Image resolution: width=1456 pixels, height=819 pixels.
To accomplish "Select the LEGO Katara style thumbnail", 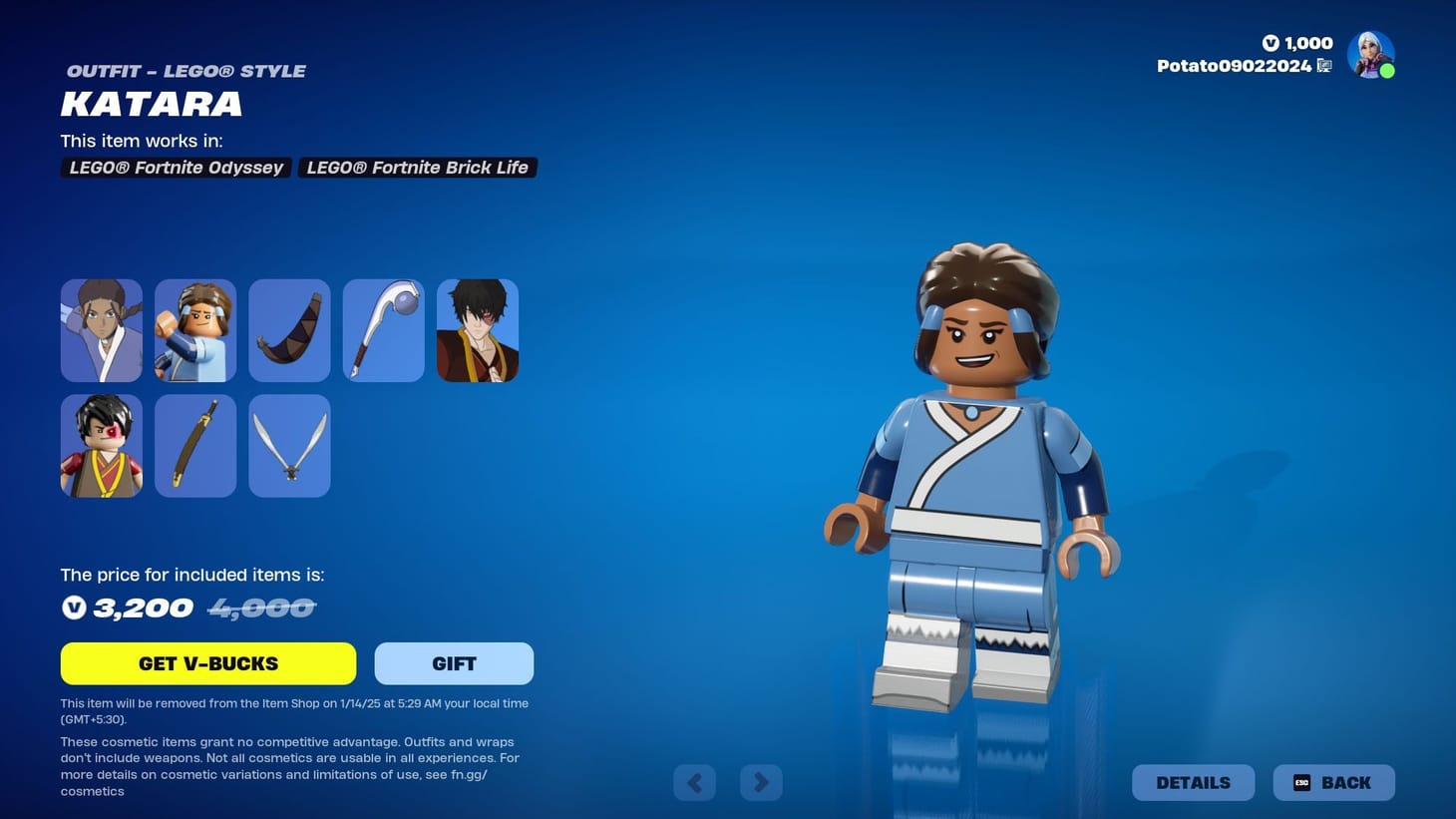I will (194, 330).
